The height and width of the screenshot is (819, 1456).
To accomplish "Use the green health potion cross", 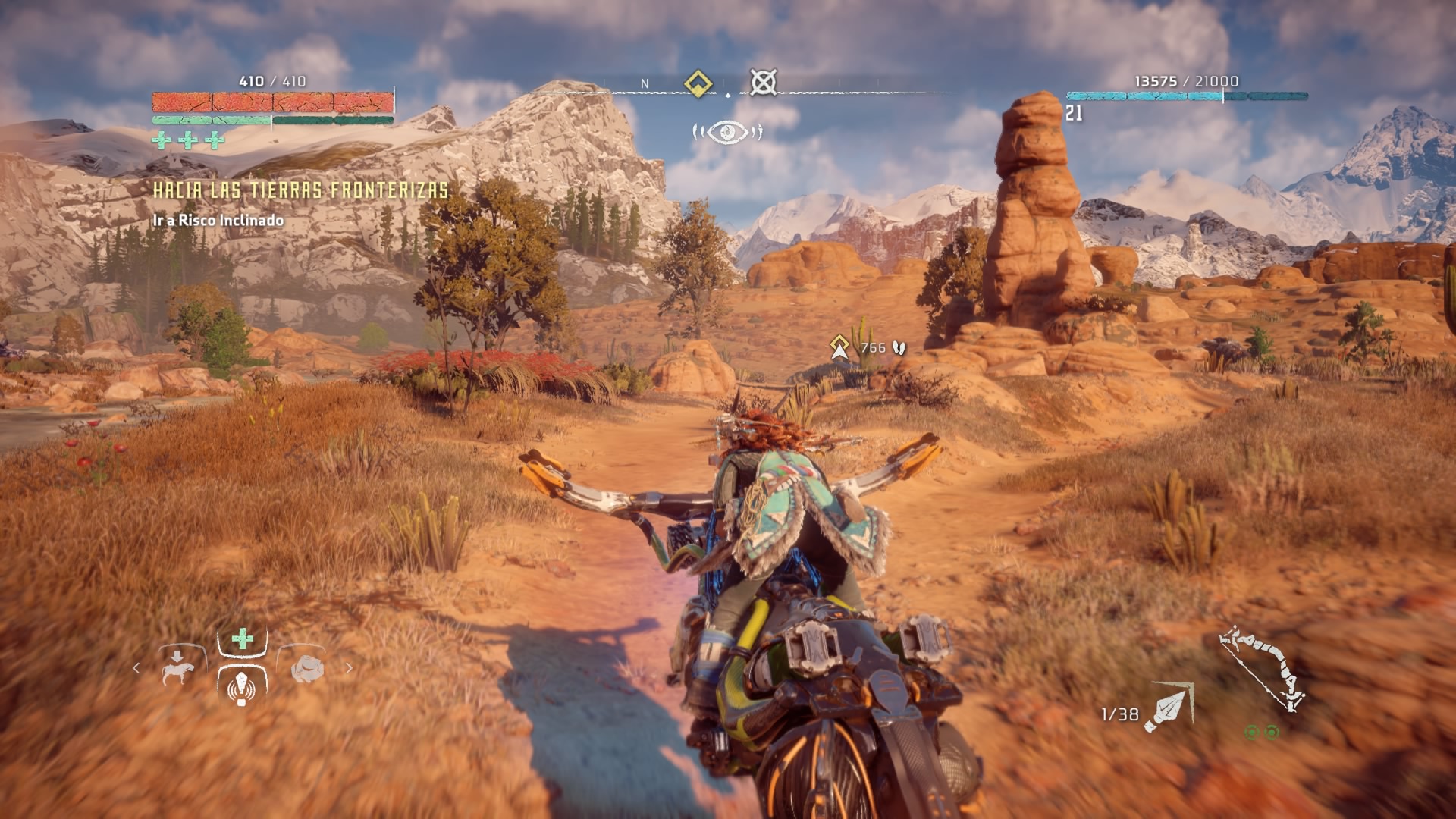I will click(243, 639).
